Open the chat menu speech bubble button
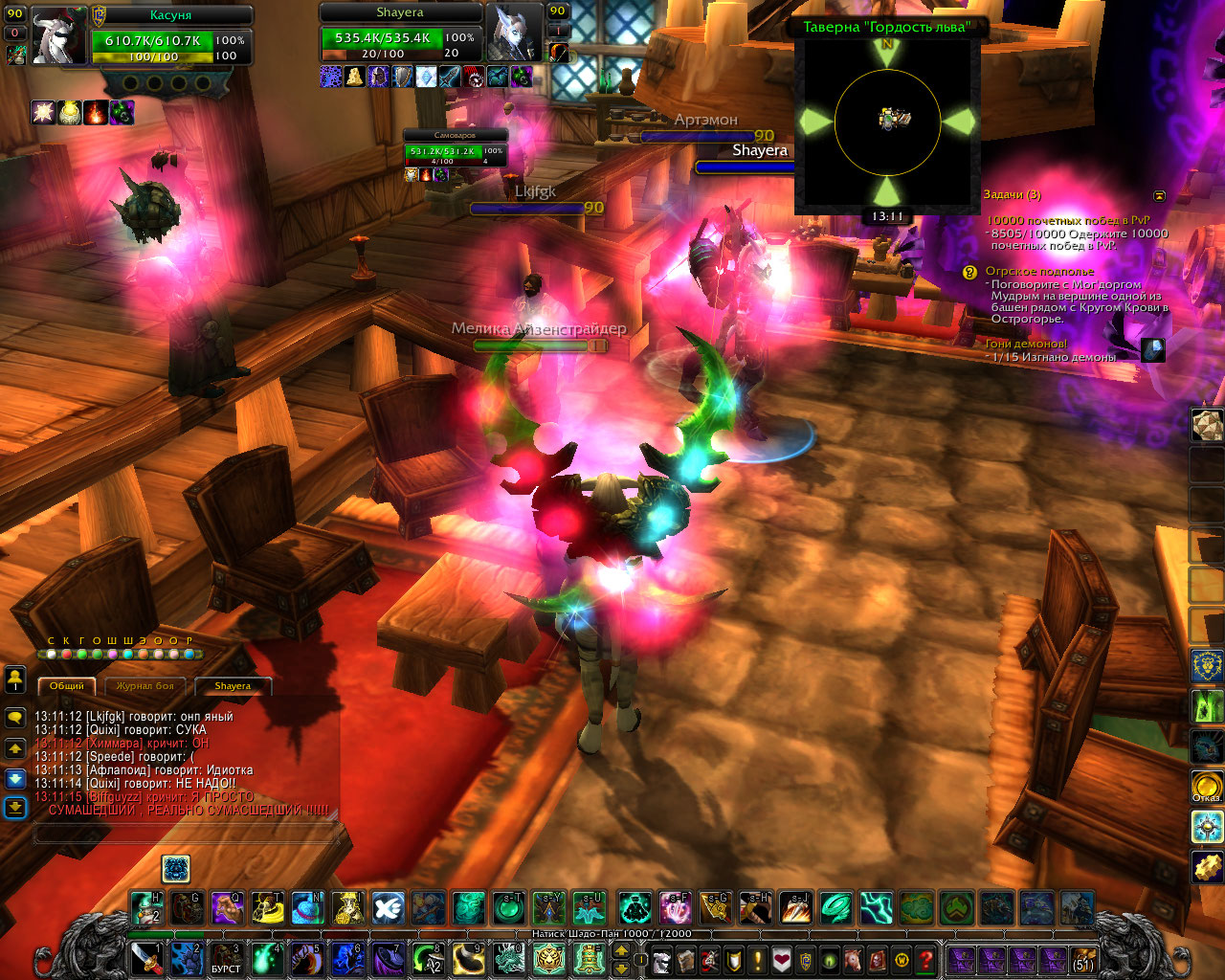The width and height of the screenshot is (1225, 980). click(x=15, y=717)
